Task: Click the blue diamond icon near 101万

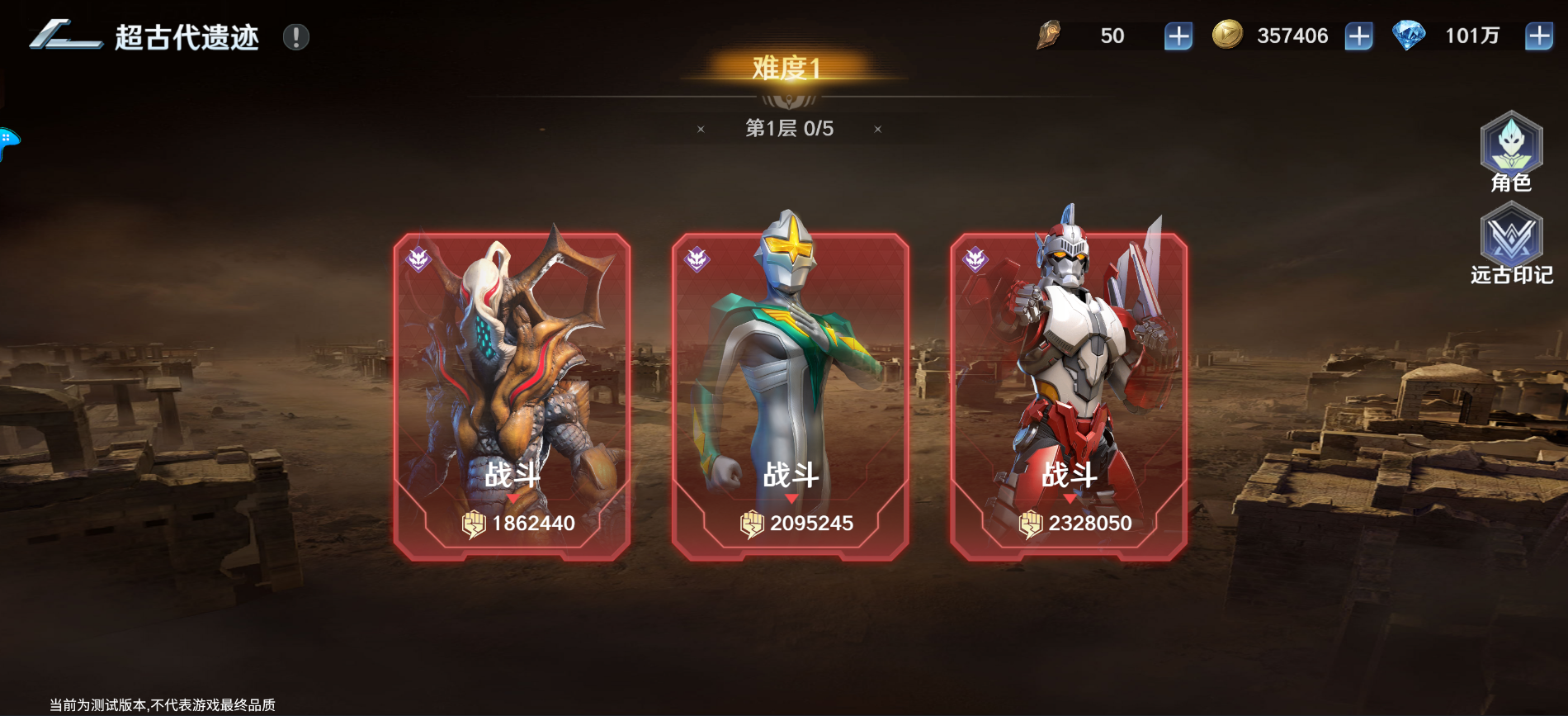Action: 1411,35
